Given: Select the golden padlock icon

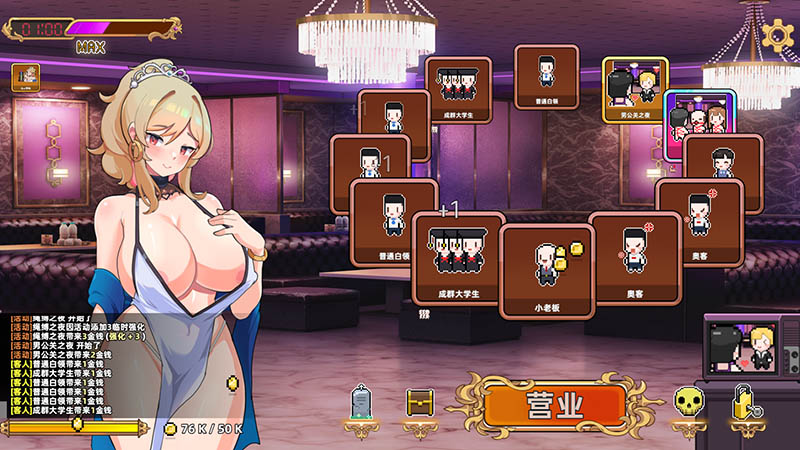Looking at the screenshot, I should (744, 403).
